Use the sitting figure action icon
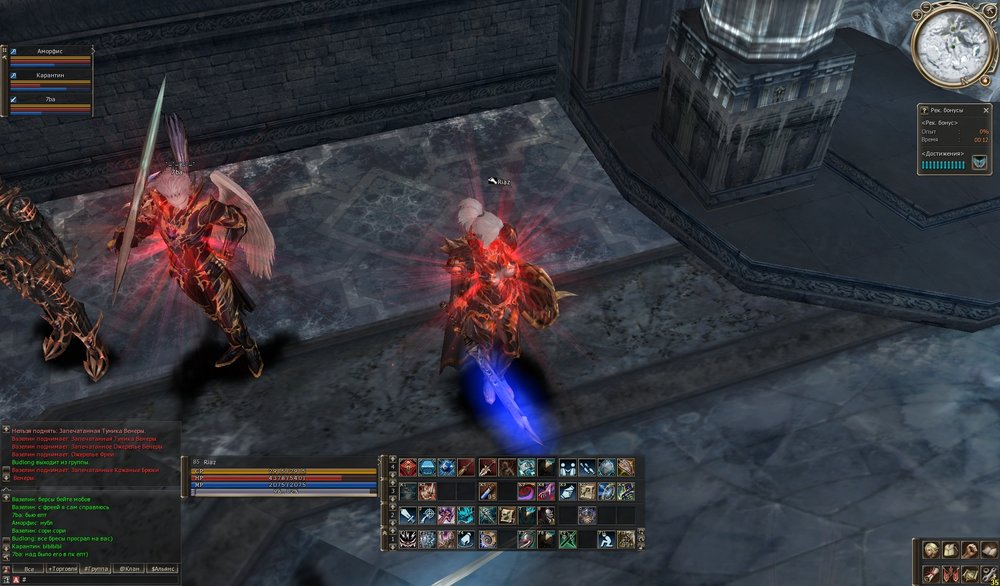Image resolution: width=1000 pixels, height=586 pixels. 606,539
